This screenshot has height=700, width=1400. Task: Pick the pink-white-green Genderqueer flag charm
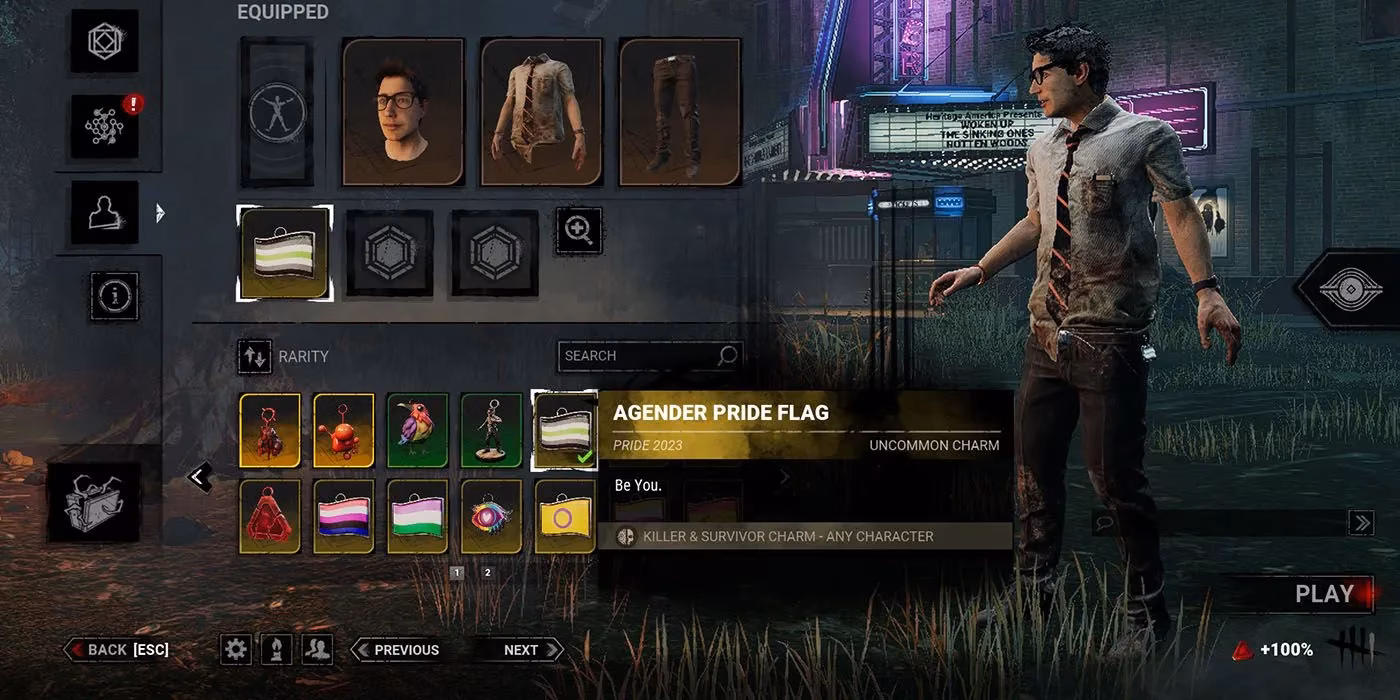pos(418,516)
